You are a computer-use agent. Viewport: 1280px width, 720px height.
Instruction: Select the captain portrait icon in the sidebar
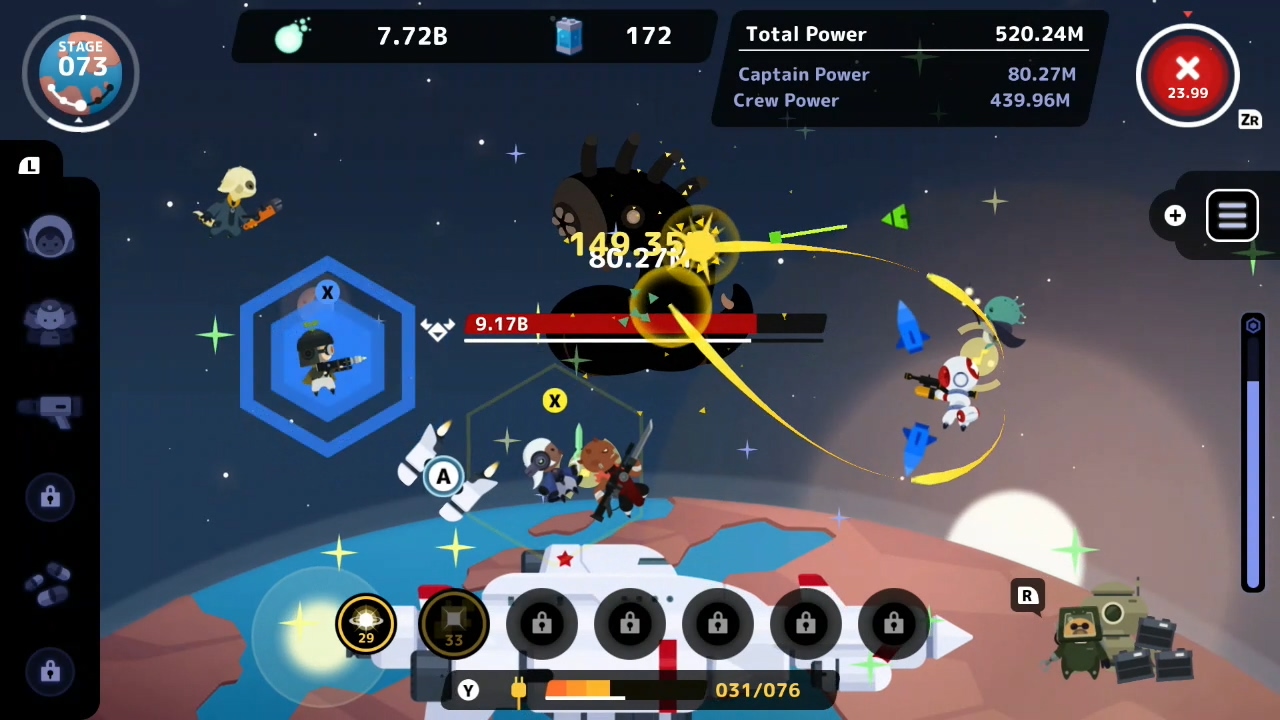coord(50,235)
